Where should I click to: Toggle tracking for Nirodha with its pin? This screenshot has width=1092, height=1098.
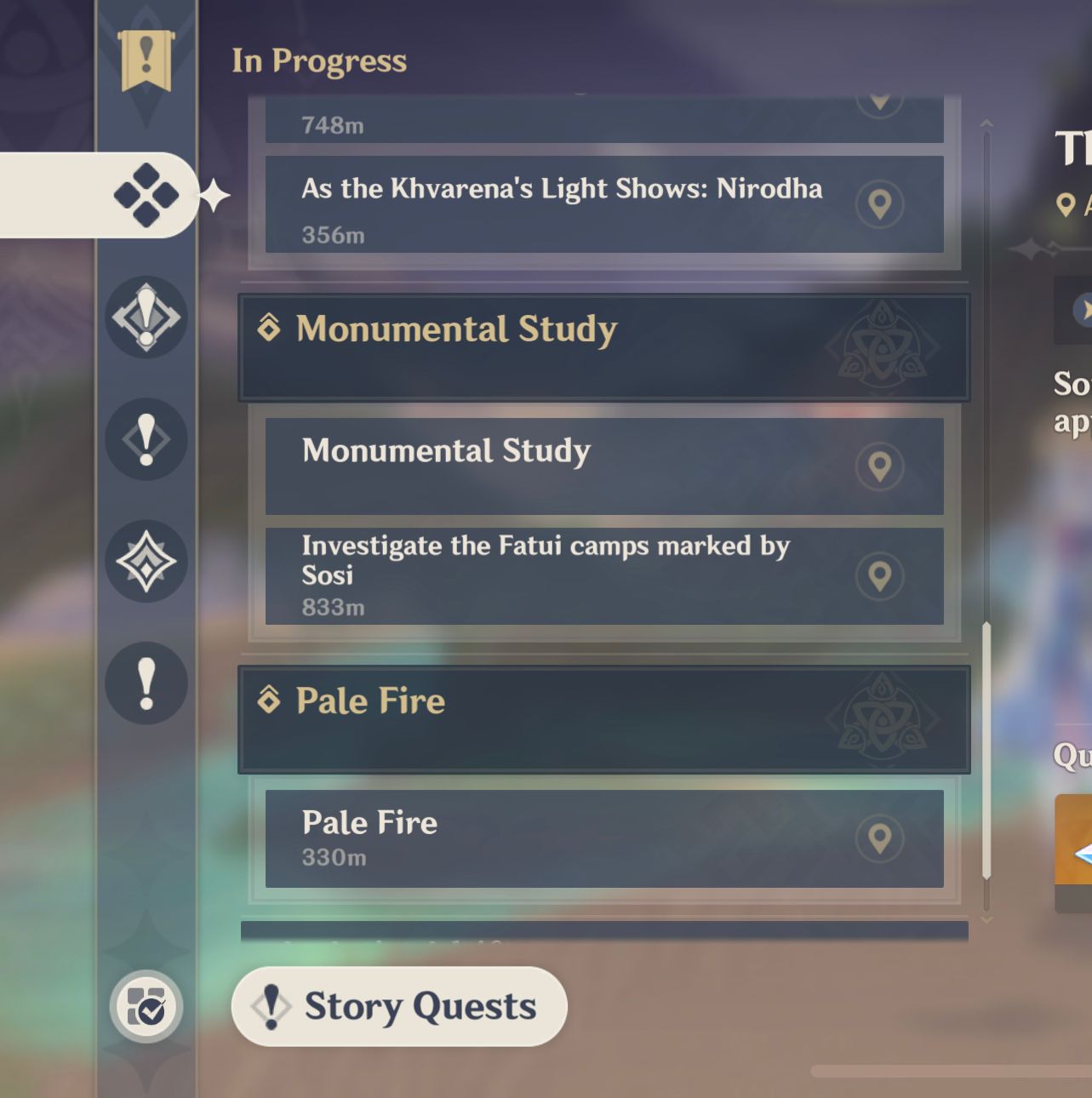pyautogui.click(x=880, y=204)
